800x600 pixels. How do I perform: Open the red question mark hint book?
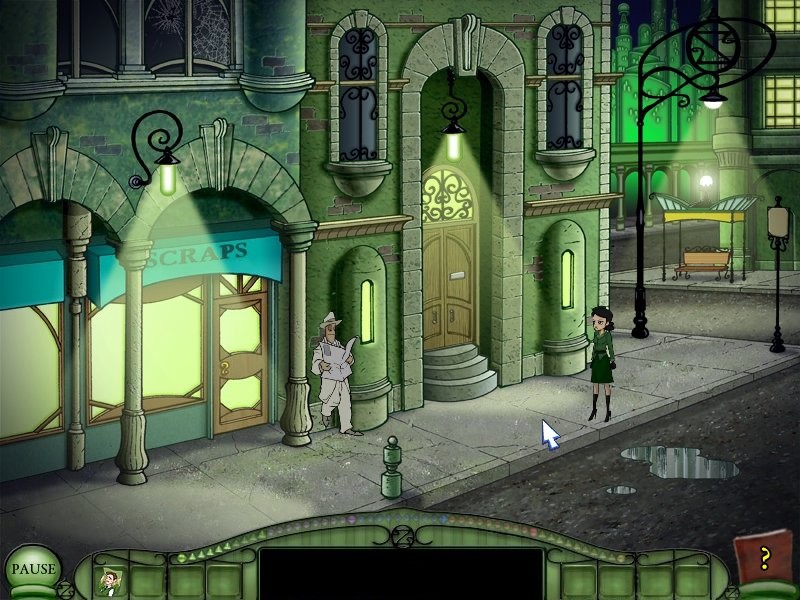tap(761, 559)
